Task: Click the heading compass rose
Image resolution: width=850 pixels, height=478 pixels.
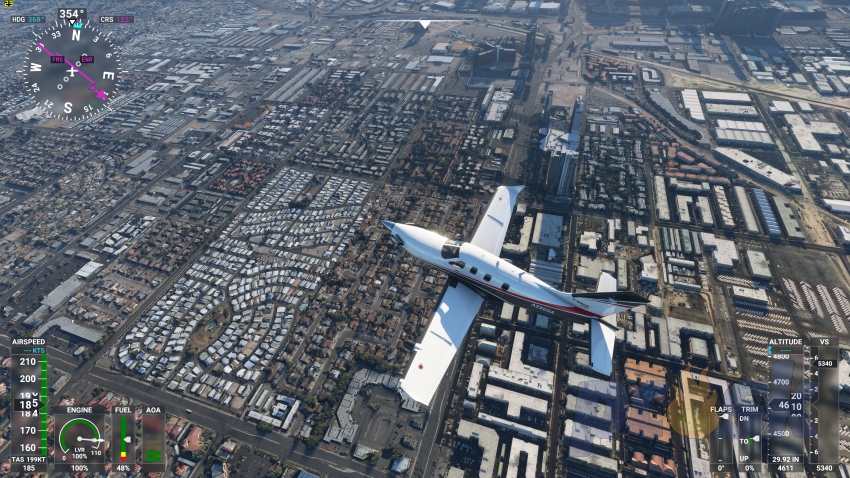Action: [71, 69]
